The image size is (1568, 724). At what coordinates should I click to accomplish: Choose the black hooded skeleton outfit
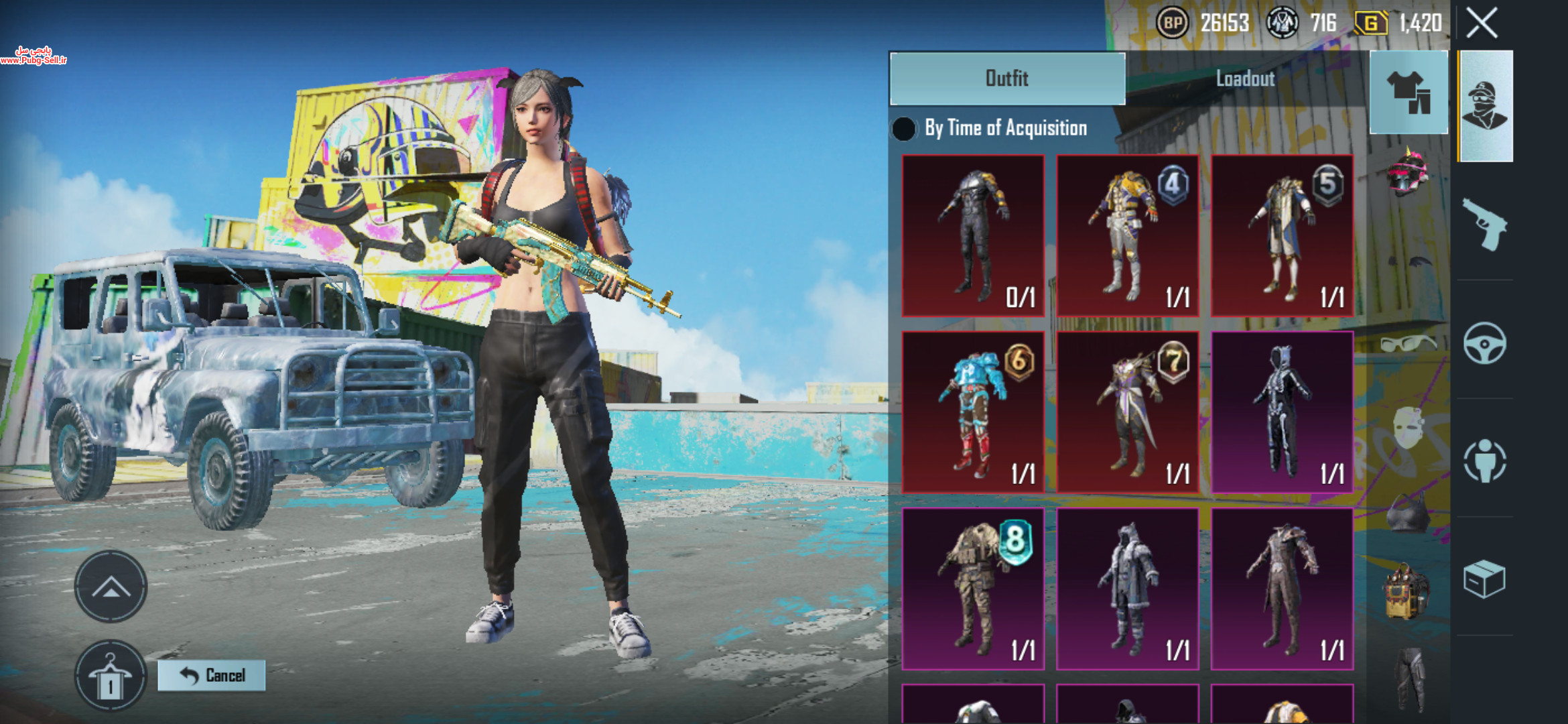pos(1282,412)
